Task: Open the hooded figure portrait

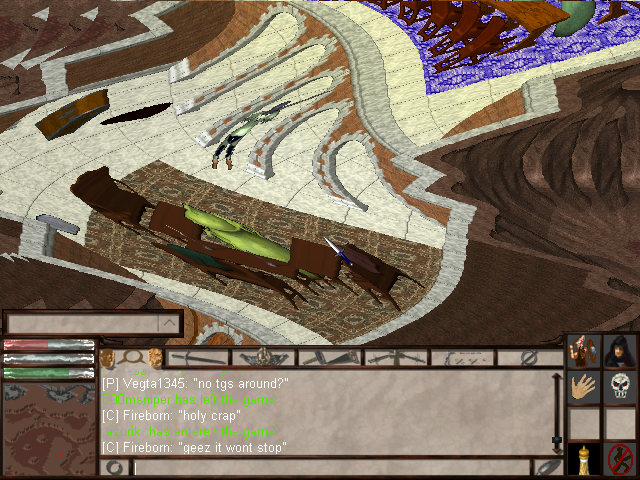Action: click(x=620, y=351)
